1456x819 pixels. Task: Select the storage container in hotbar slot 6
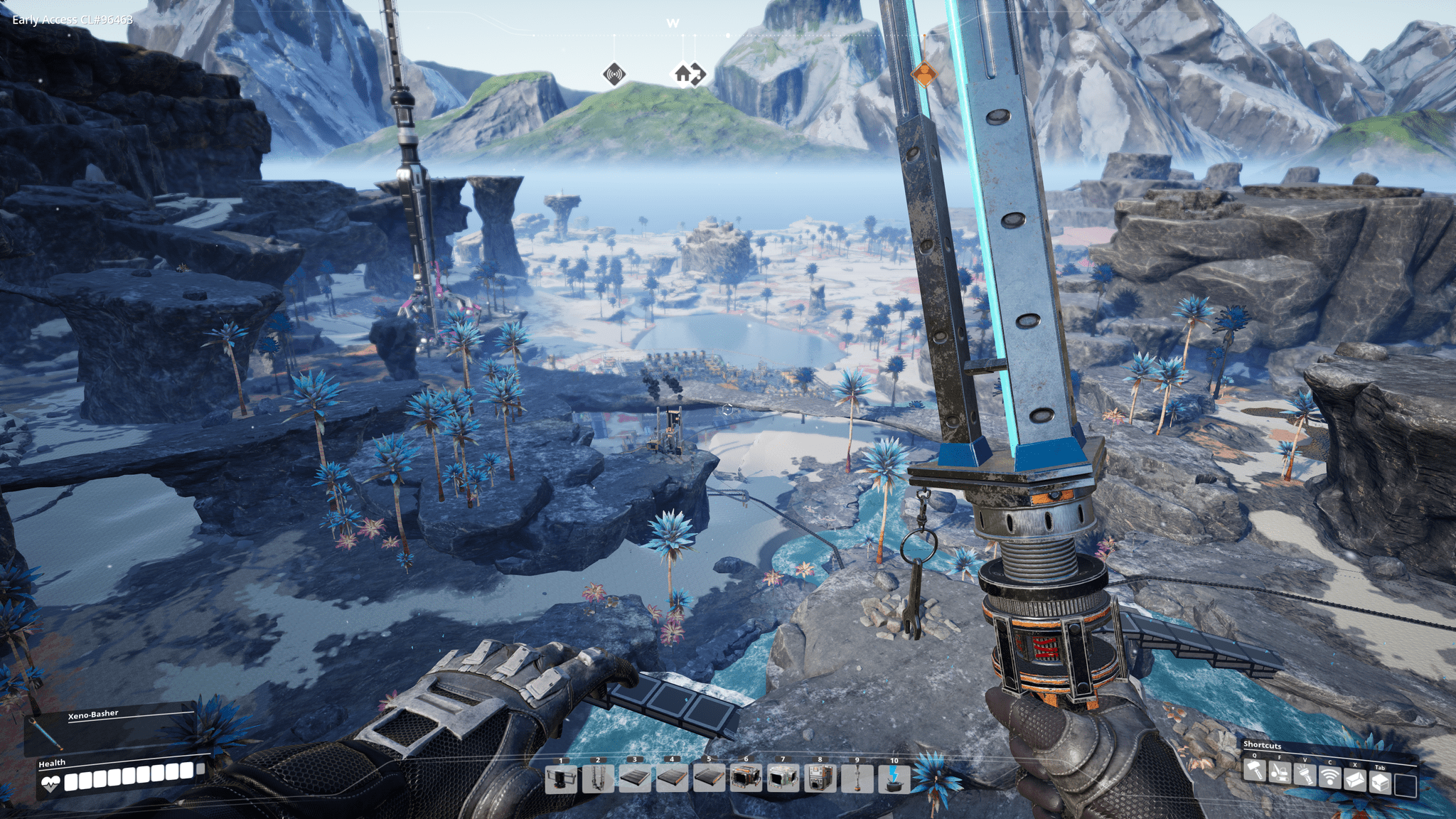pos(745,778)
